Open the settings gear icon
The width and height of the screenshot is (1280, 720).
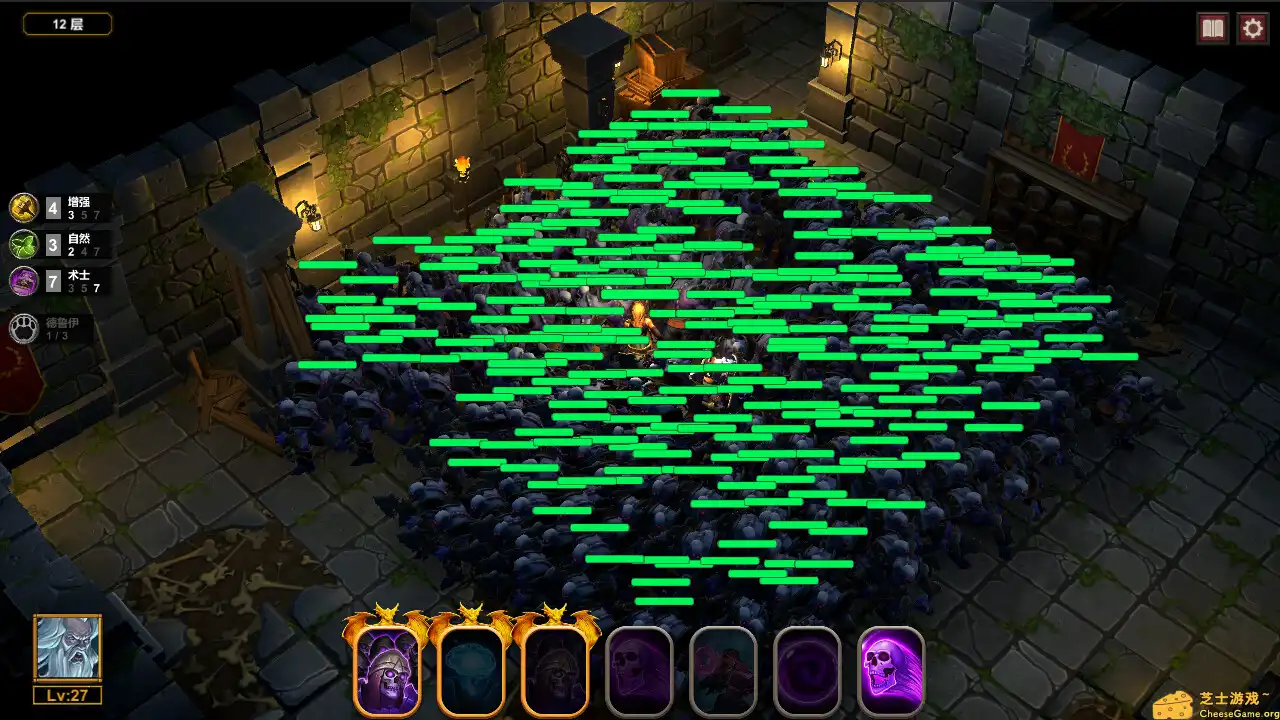(1251, 28)
